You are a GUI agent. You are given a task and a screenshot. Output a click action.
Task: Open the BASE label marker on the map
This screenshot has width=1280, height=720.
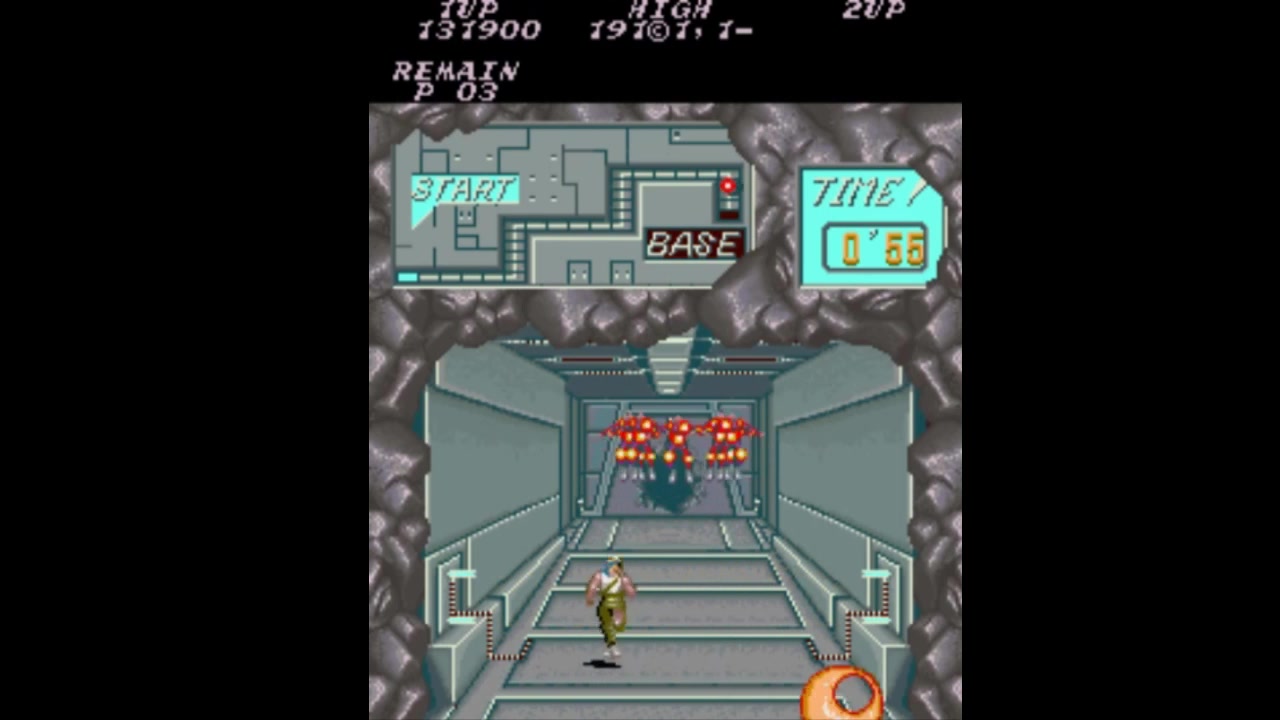(692, 244)
